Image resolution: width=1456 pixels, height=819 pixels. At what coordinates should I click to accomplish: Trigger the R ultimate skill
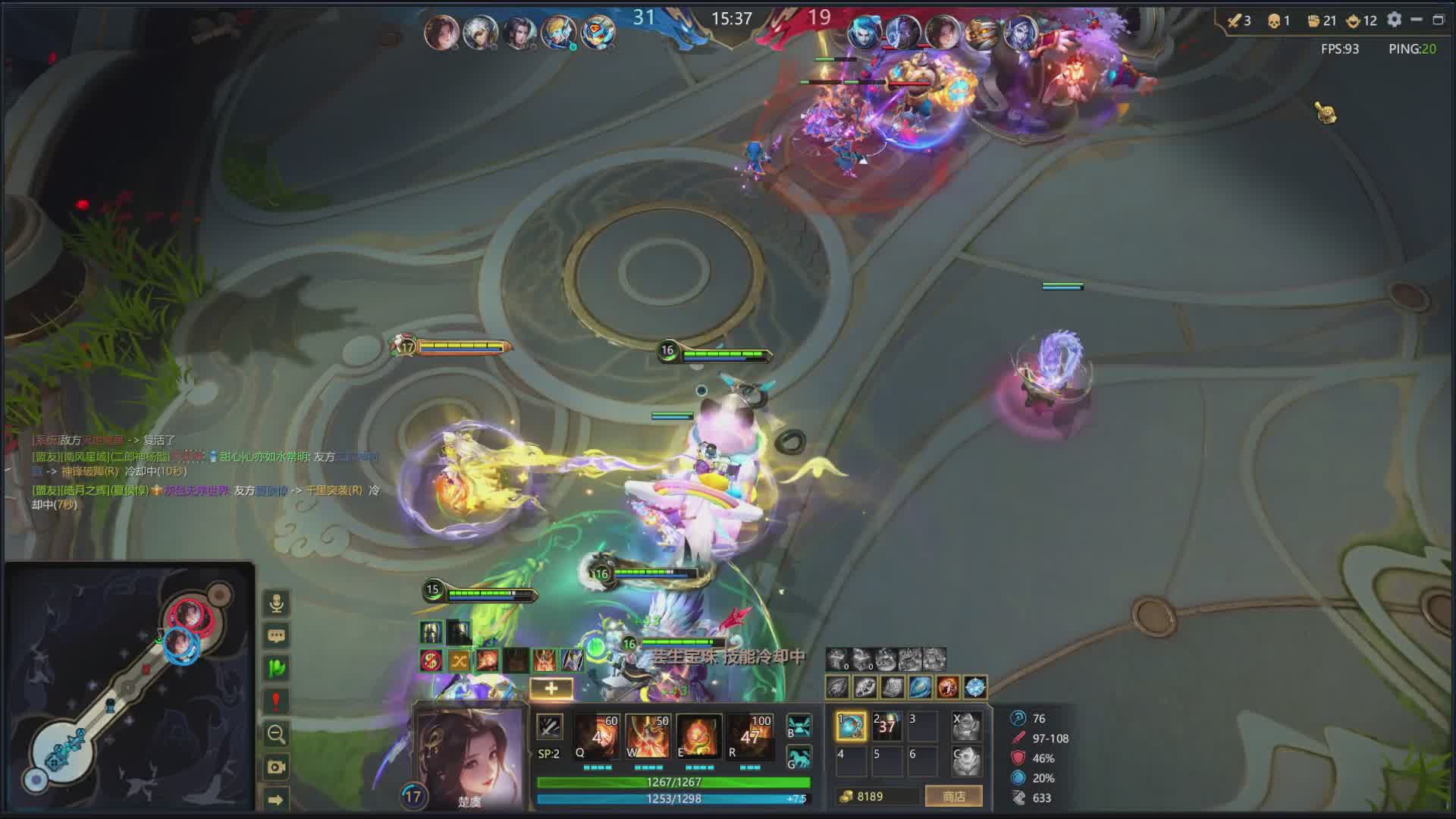[x=750, y=736]
